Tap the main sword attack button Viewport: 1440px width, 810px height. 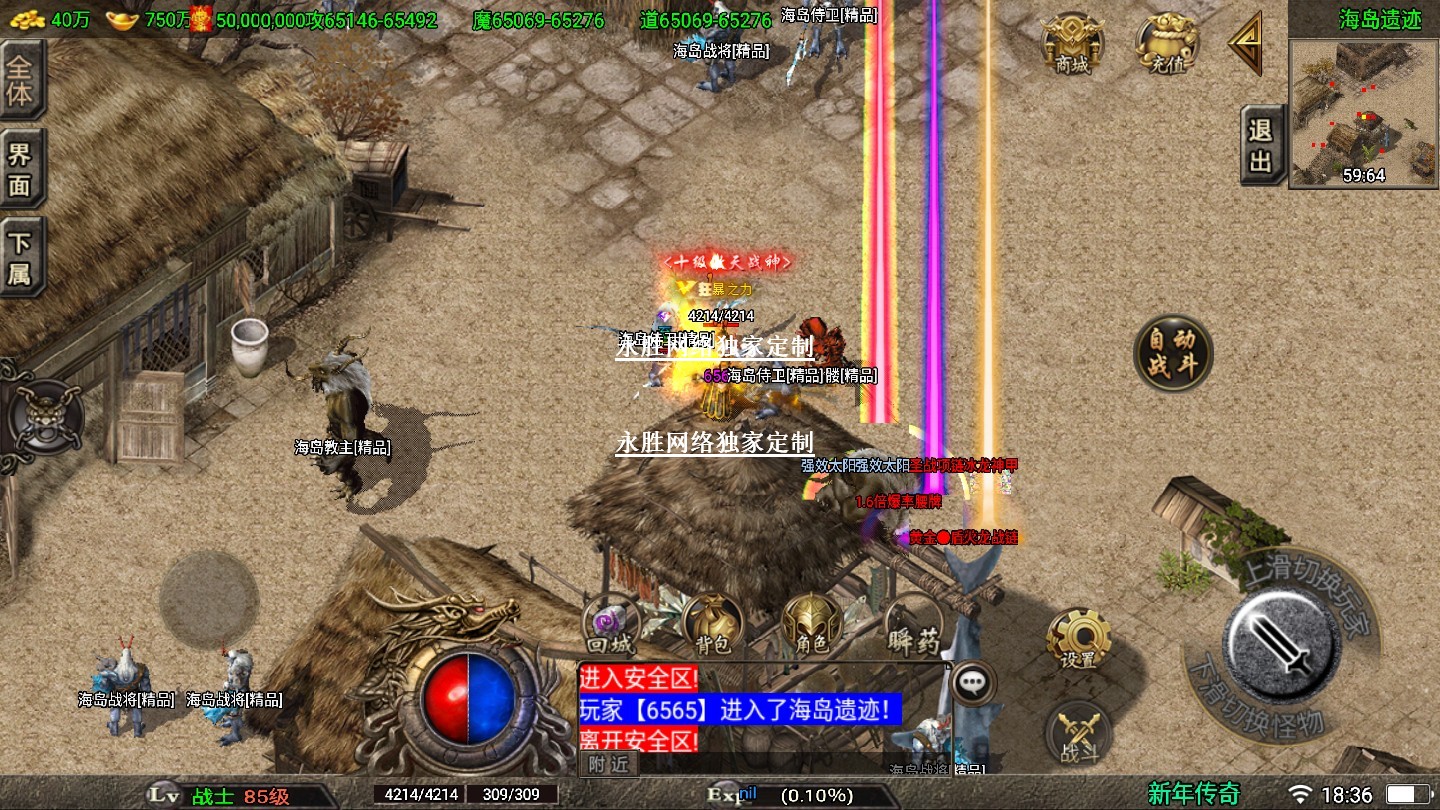click(1282, 641)
